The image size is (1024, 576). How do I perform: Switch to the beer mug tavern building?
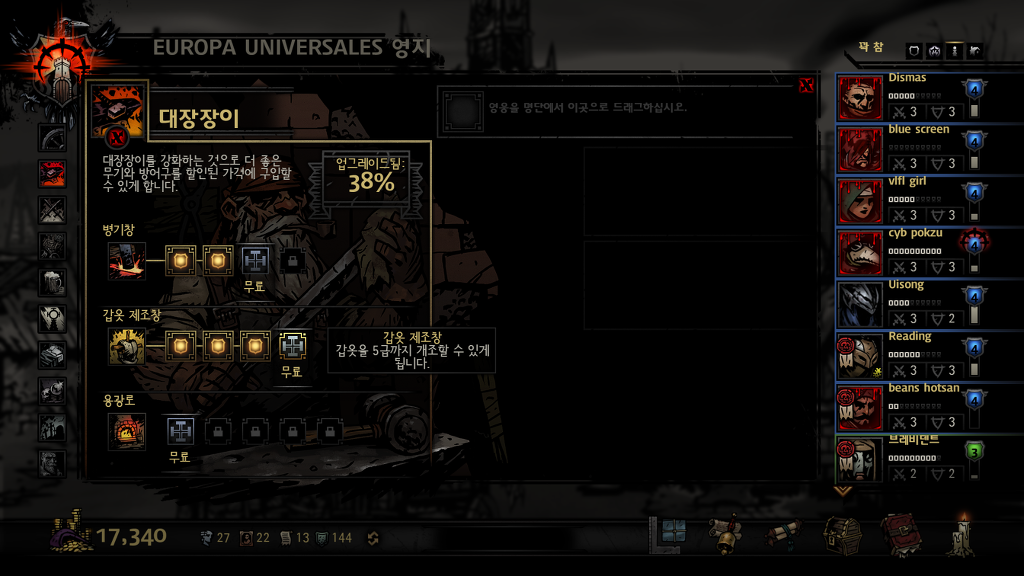click(52, 283)
